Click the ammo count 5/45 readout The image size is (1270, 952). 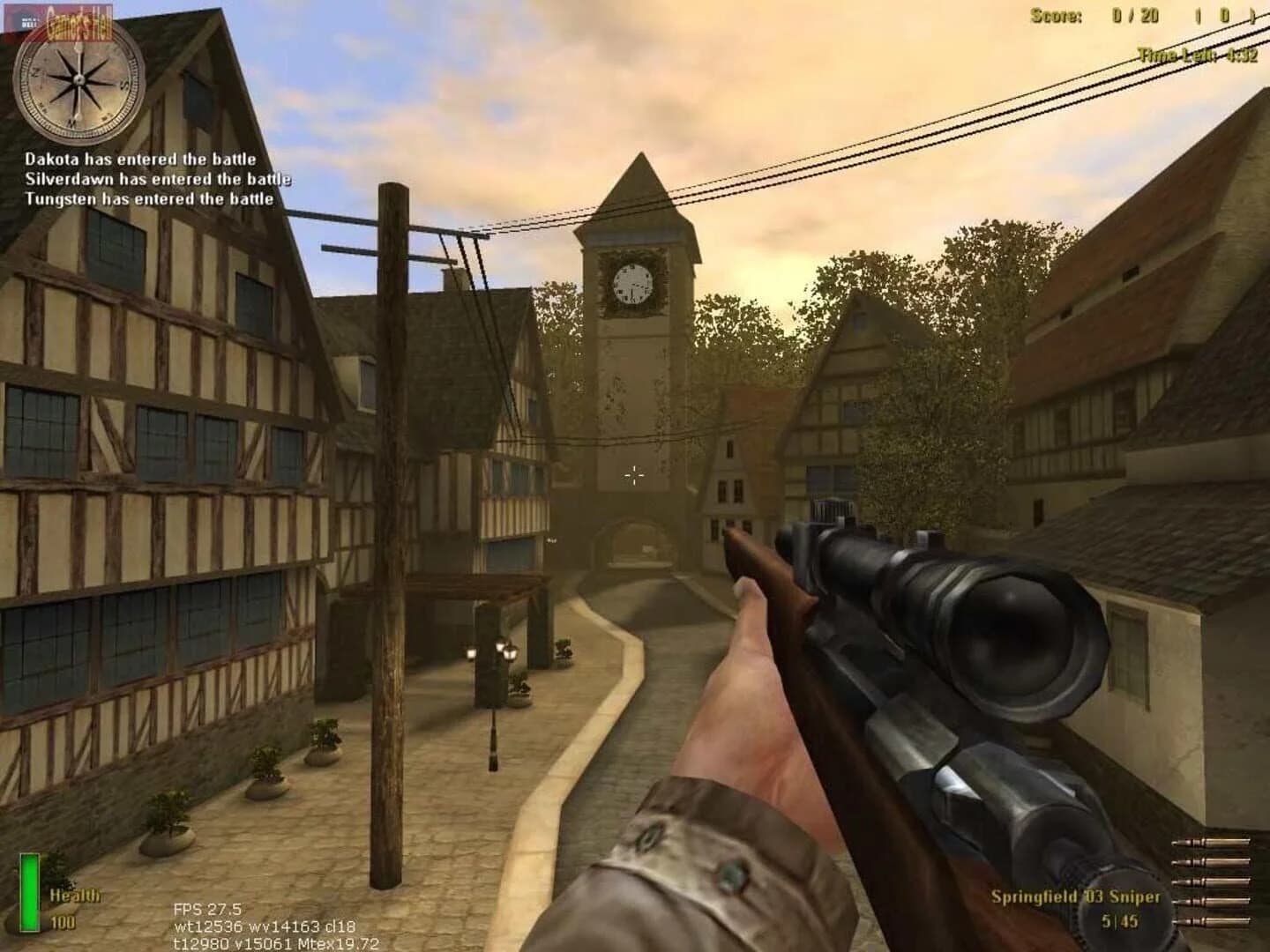pos(1118,921)
